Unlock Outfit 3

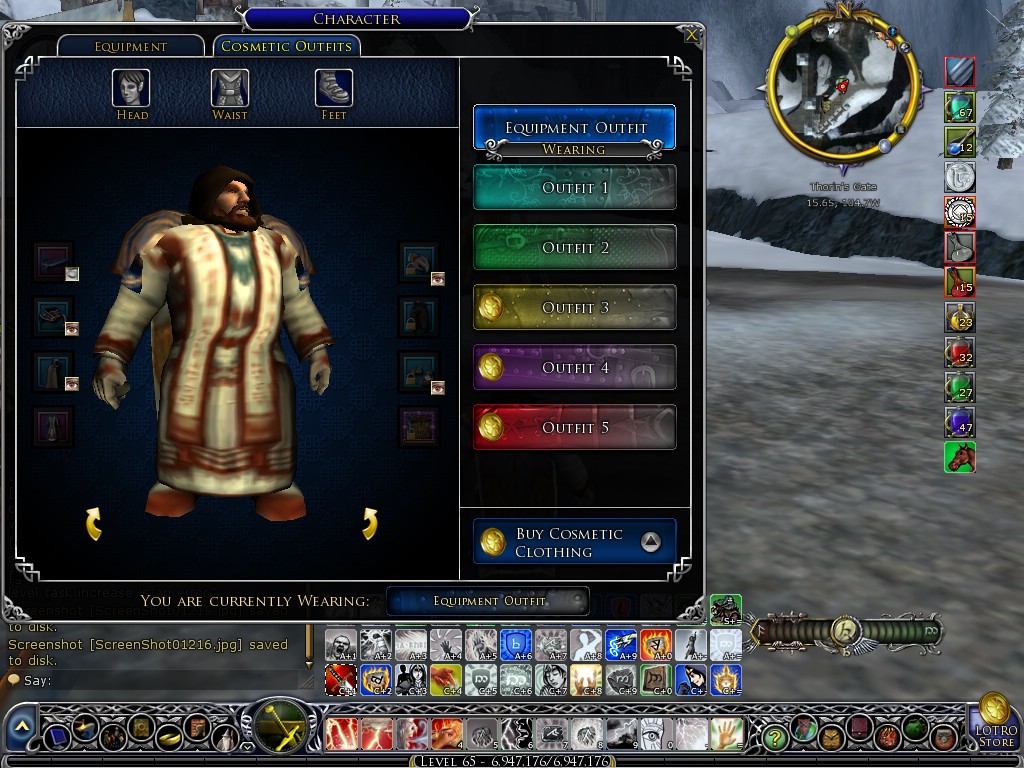[x=574, y=308]
